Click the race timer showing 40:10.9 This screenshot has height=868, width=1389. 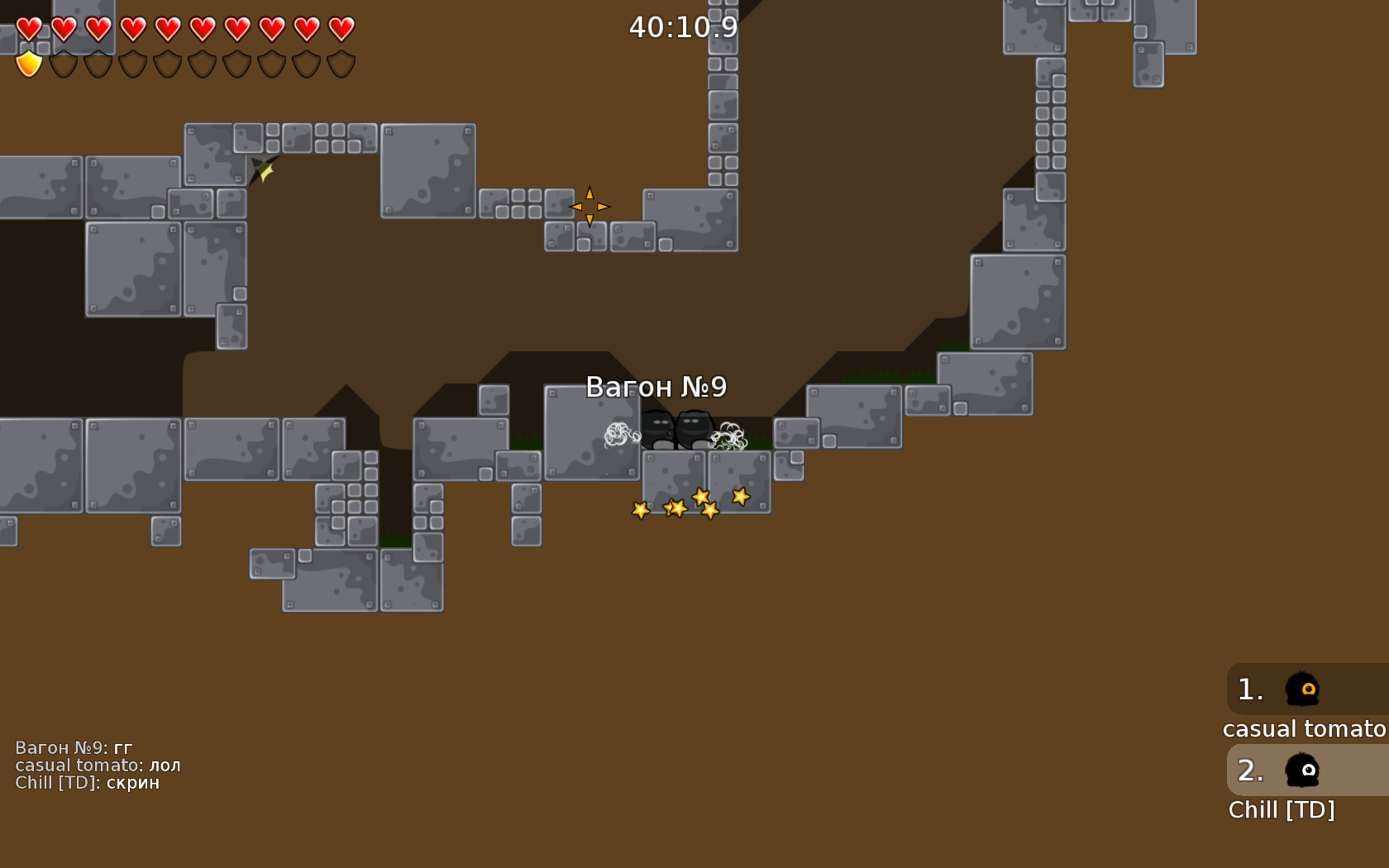pyautogui.click(x=681, y=26)
